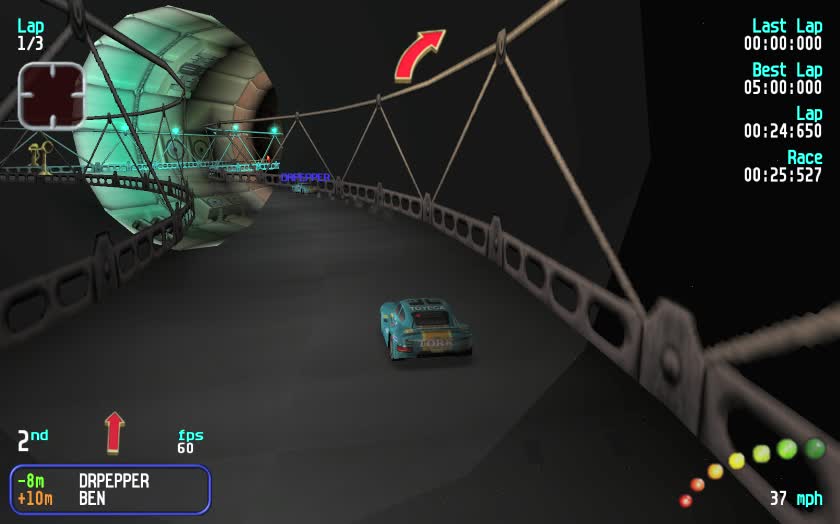Click the empty weapon pickup slot

[x=51, y=96]
